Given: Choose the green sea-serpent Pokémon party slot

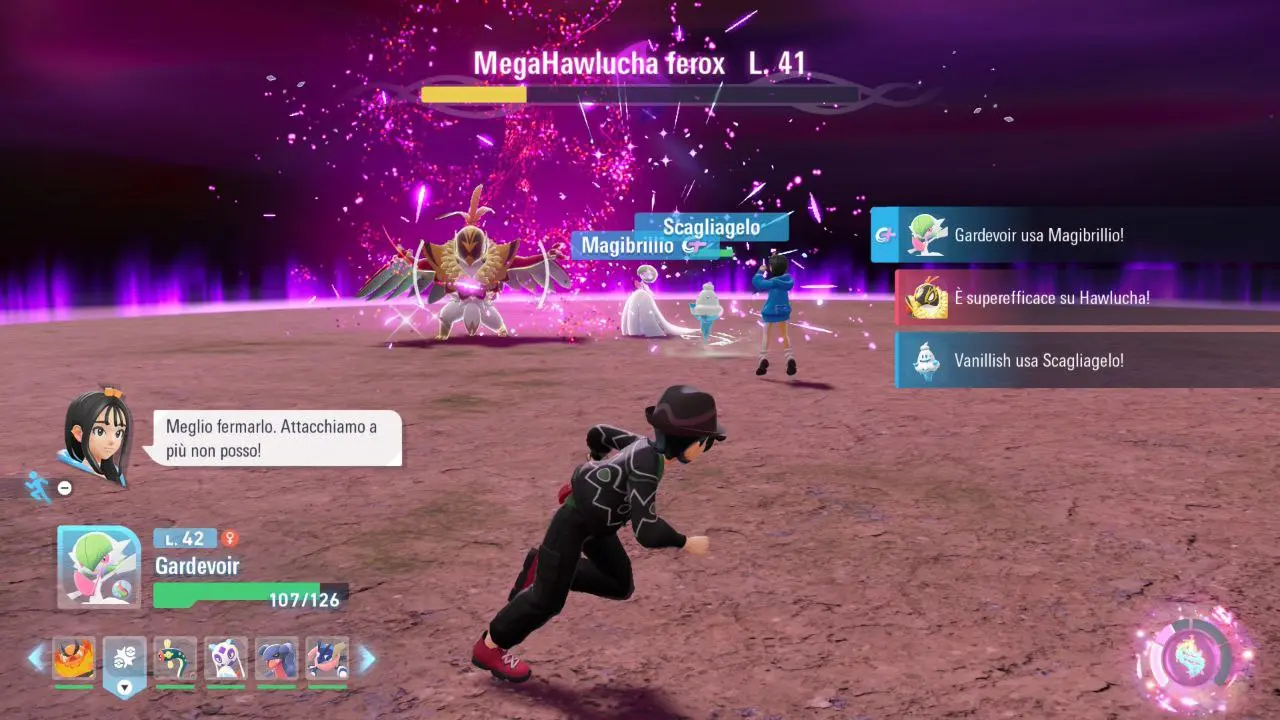Looking at the screenshot, I should (176, 659).
